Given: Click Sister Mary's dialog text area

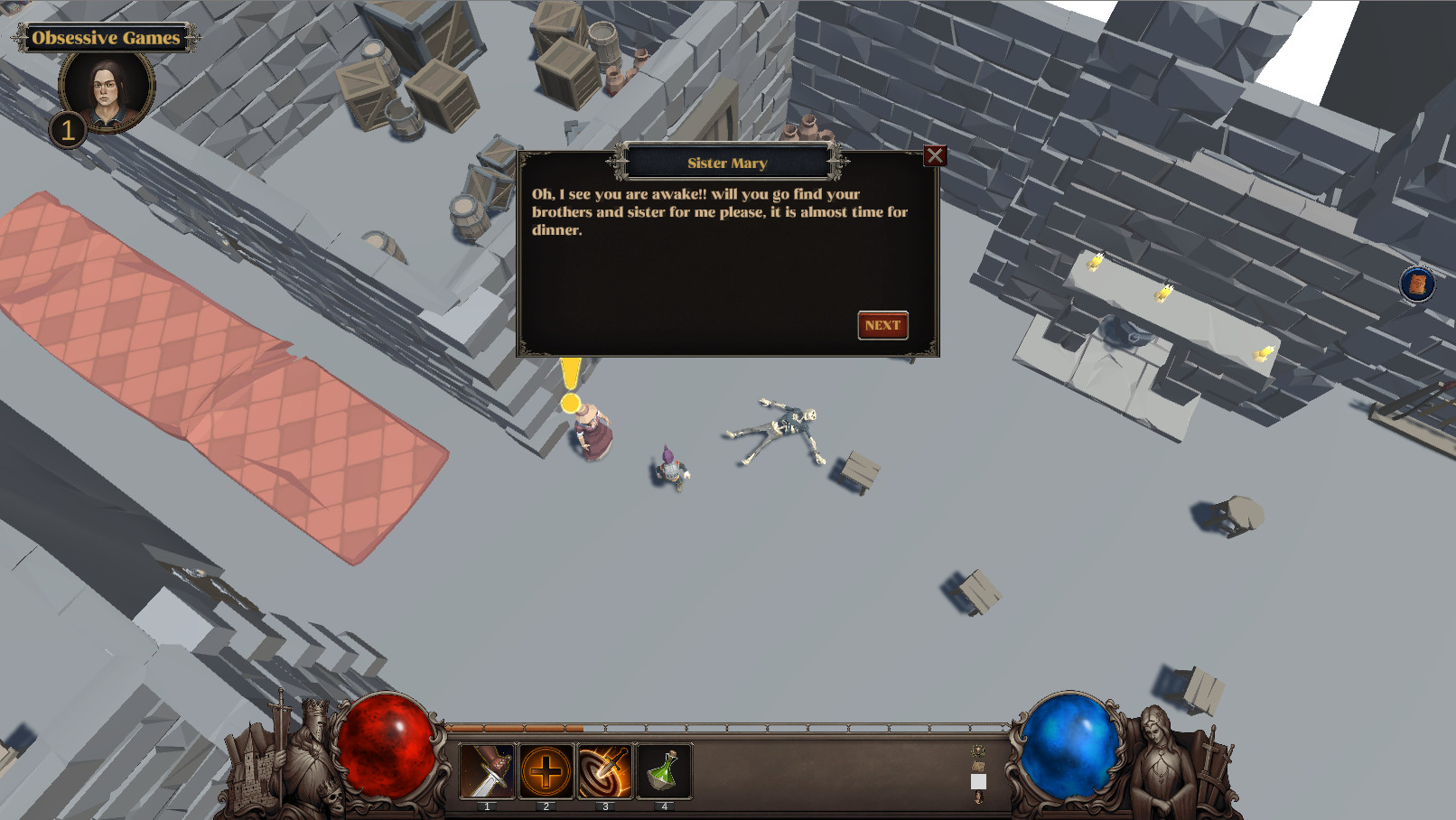Looking at the screenshot, I should pyautogui.click(x=720, y=212).
